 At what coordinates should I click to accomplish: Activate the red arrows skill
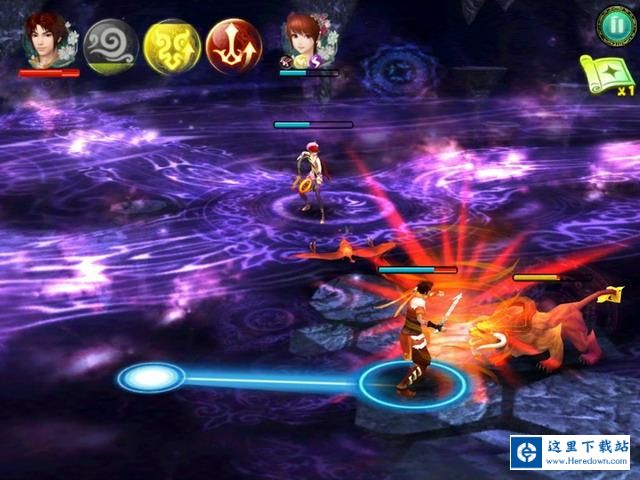(x=234, y=46)
